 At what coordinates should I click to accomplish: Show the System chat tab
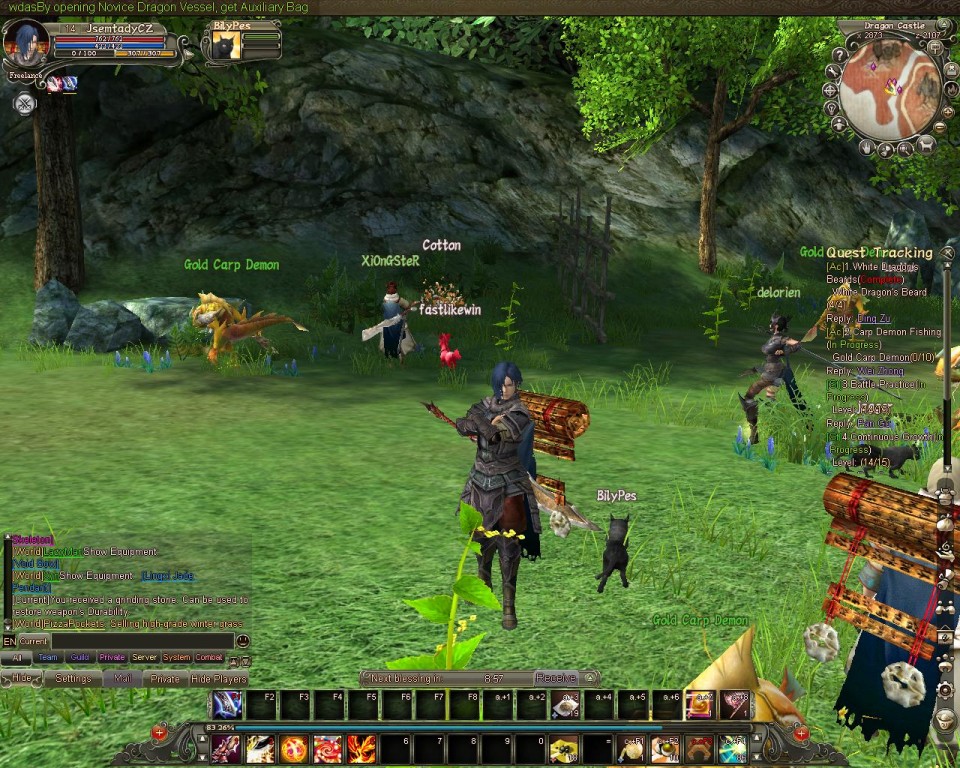coord(177,658)
